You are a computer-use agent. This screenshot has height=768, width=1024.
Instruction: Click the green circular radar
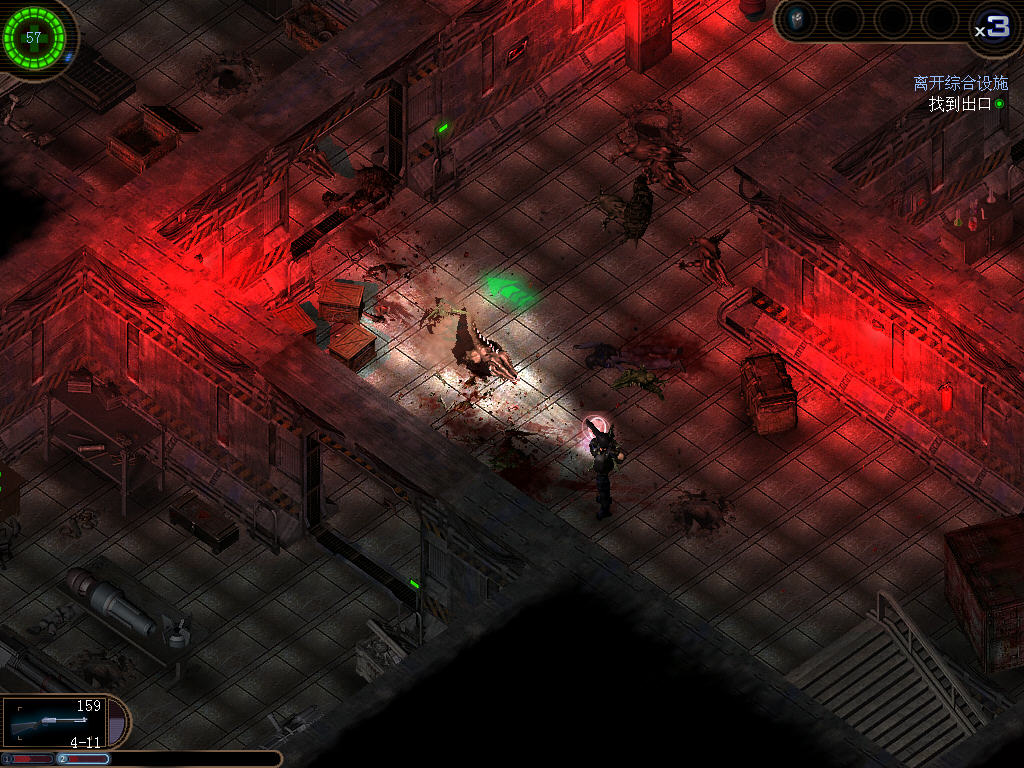tap(34, 38)
